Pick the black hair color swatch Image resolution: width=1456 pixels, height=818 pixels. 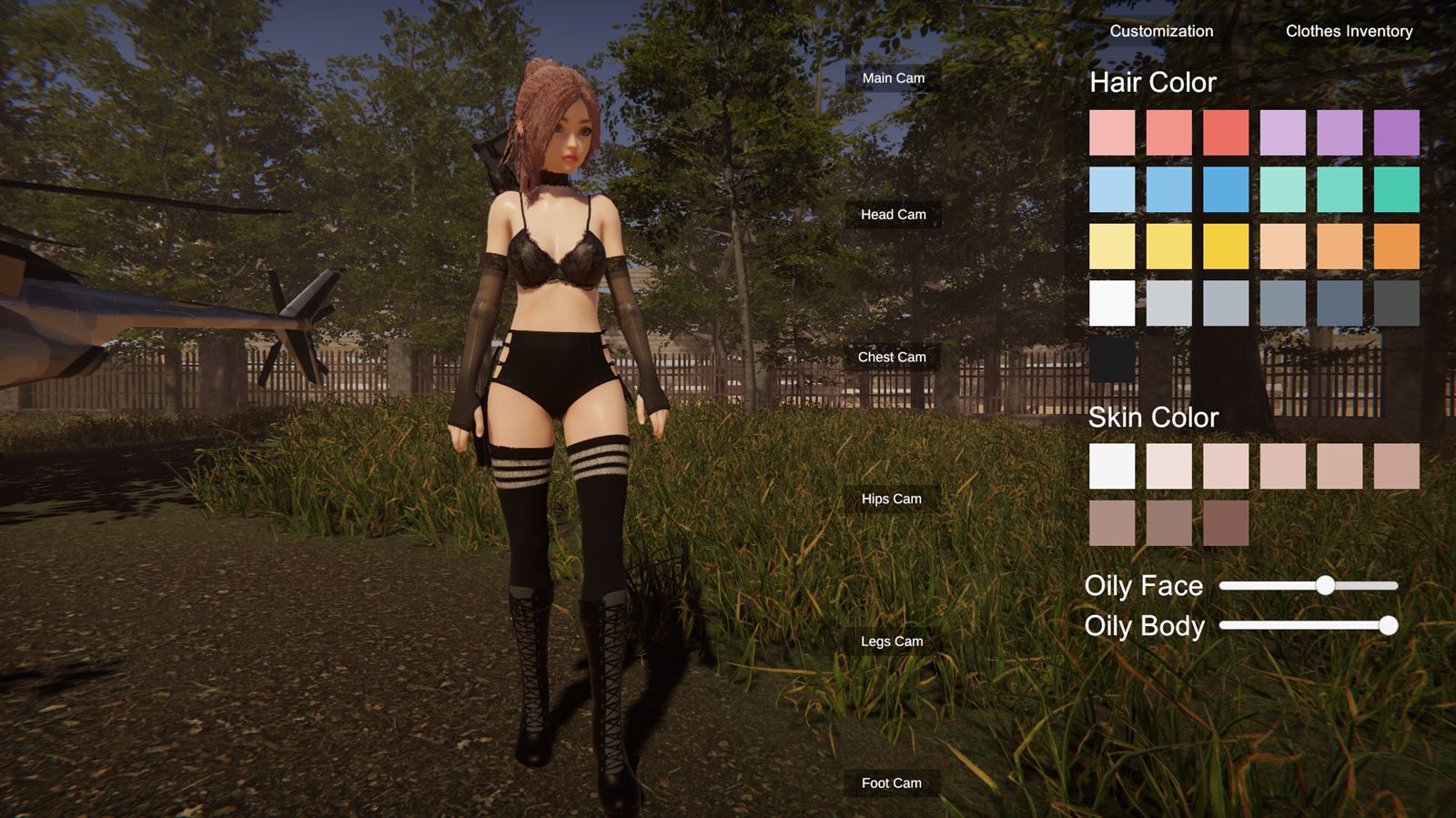click(1112, 360)
